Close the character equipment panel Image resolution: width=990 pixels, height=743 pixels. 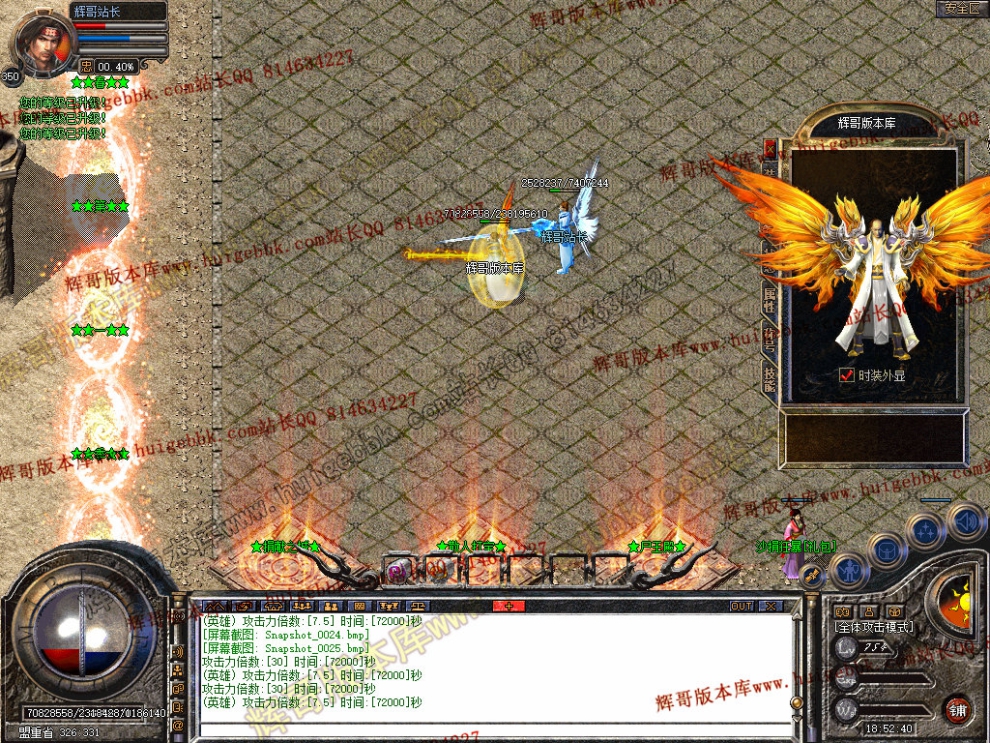(x=771, y=148)
